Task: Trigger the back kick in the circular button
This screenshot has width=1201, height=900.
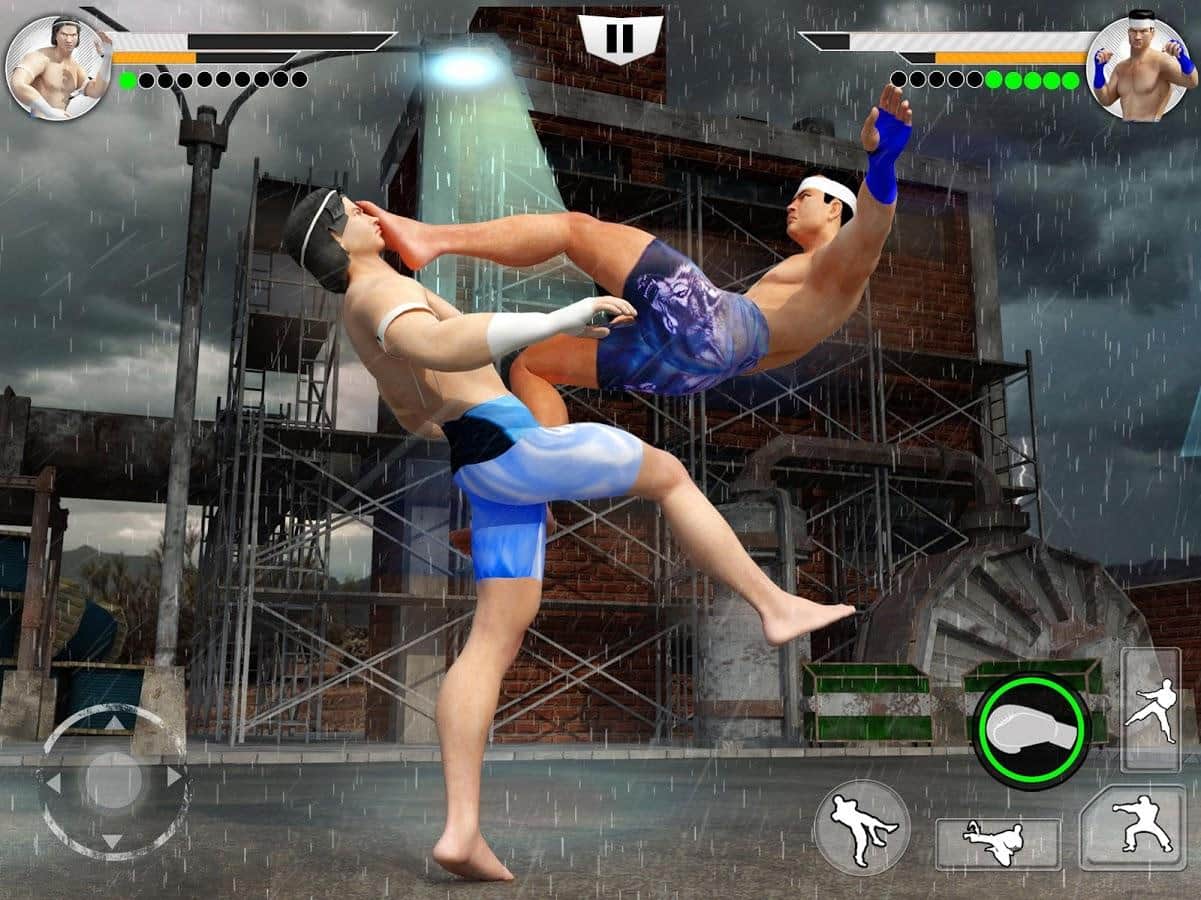Action: coord(861,828)
